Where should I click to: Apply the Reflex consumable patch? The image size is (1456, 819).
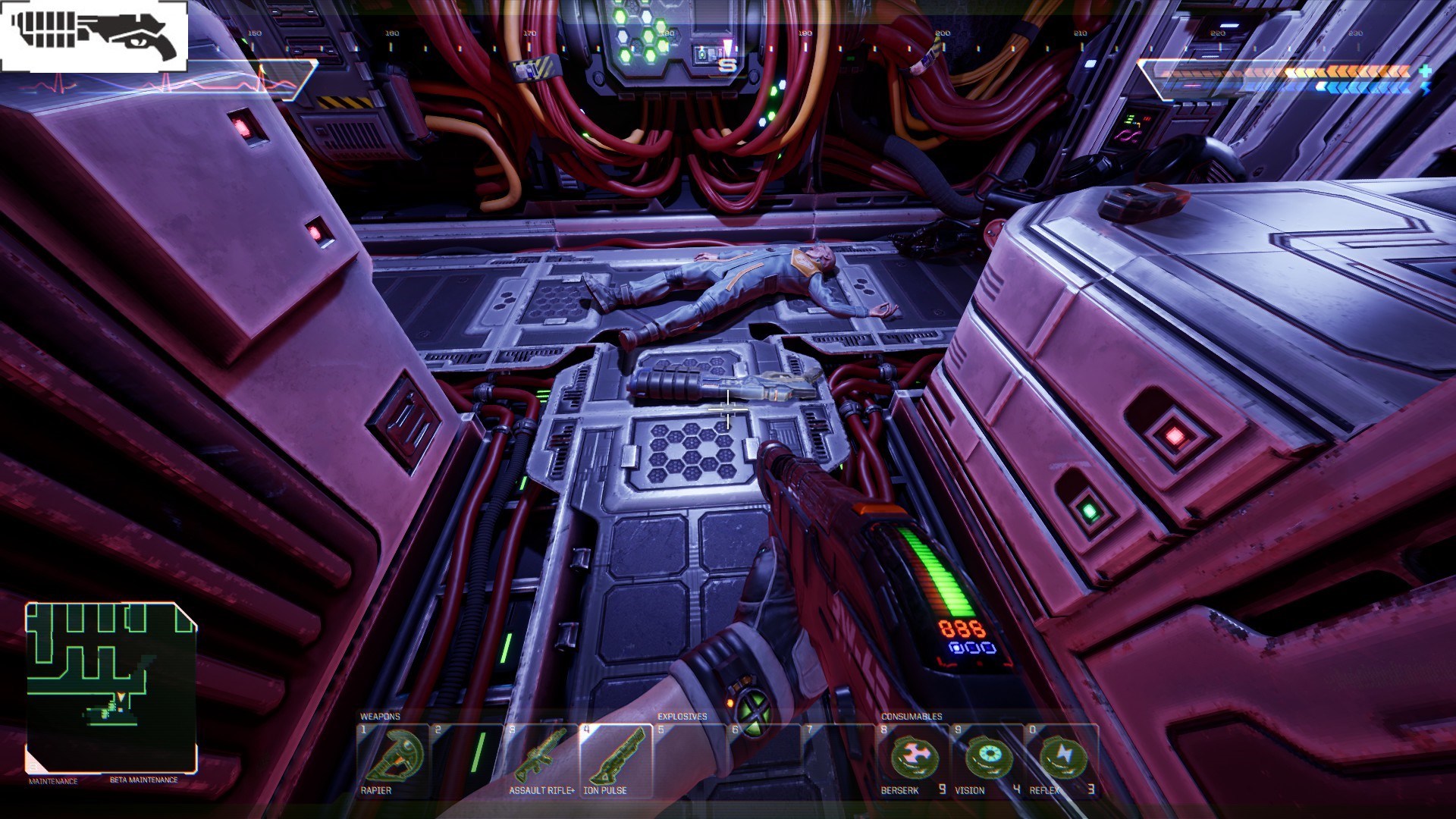pos(1062,759)
